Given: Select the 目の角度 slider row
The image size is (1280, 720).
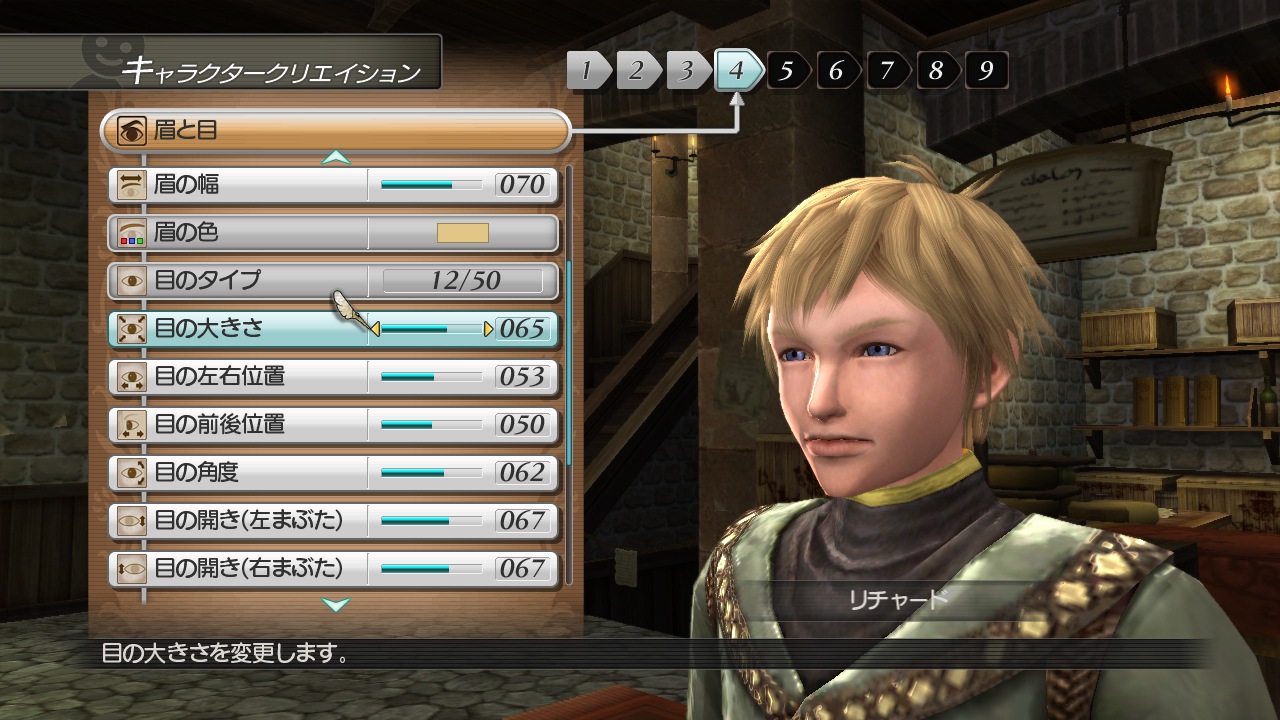Looking at the screenshot, I should coord(333,472).
